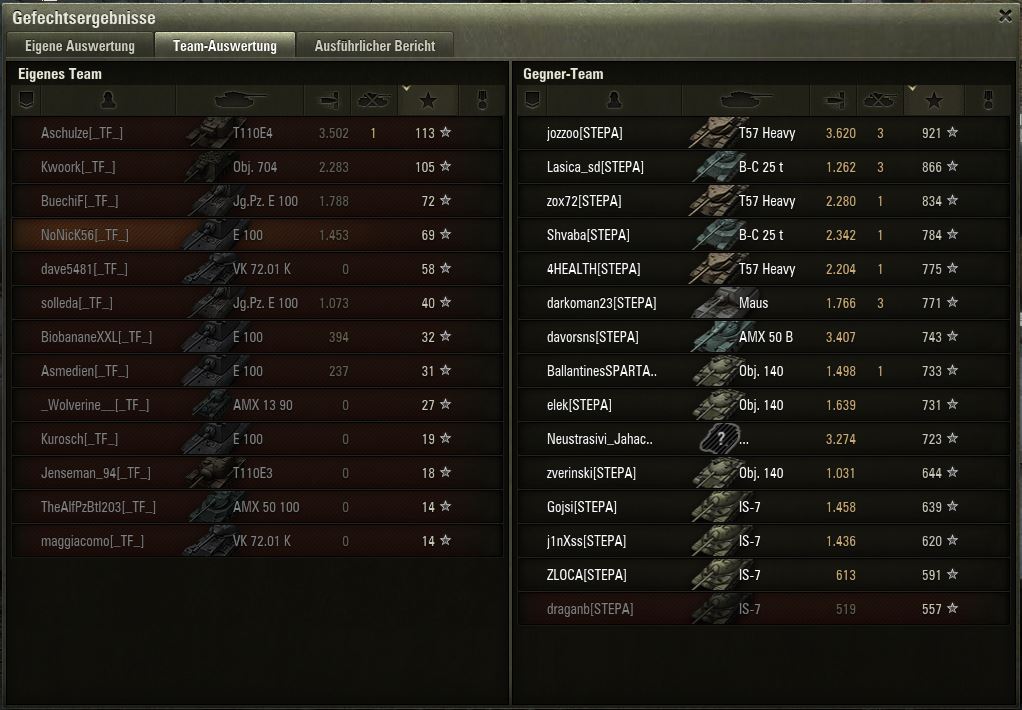1022x710 pixels.
Task: Choose enemy player darkoman23[STEPA] with Maus
Action: tap(602, 303)
